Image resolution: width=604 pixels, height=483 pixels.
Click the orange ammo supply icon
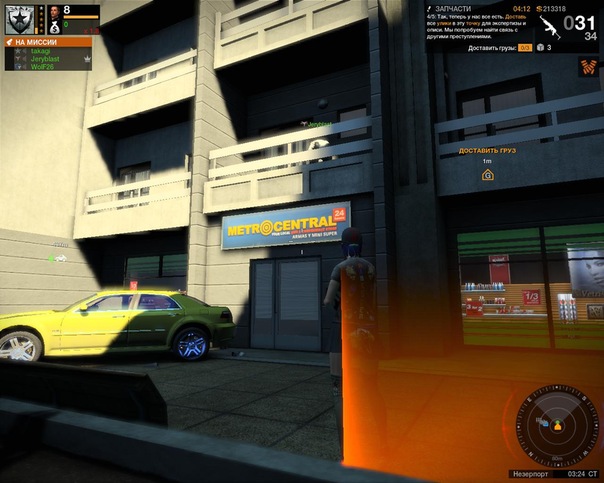point(589,67)
